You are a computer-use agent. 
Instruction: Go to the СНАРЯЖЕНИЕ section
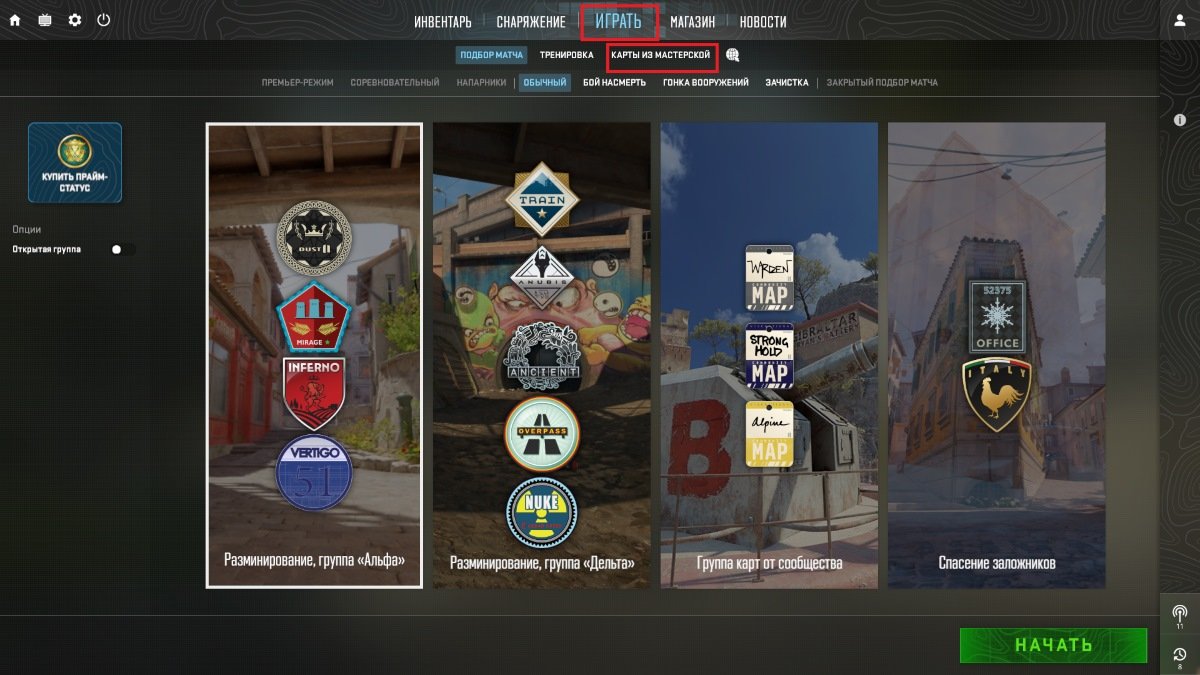(531, 22)
